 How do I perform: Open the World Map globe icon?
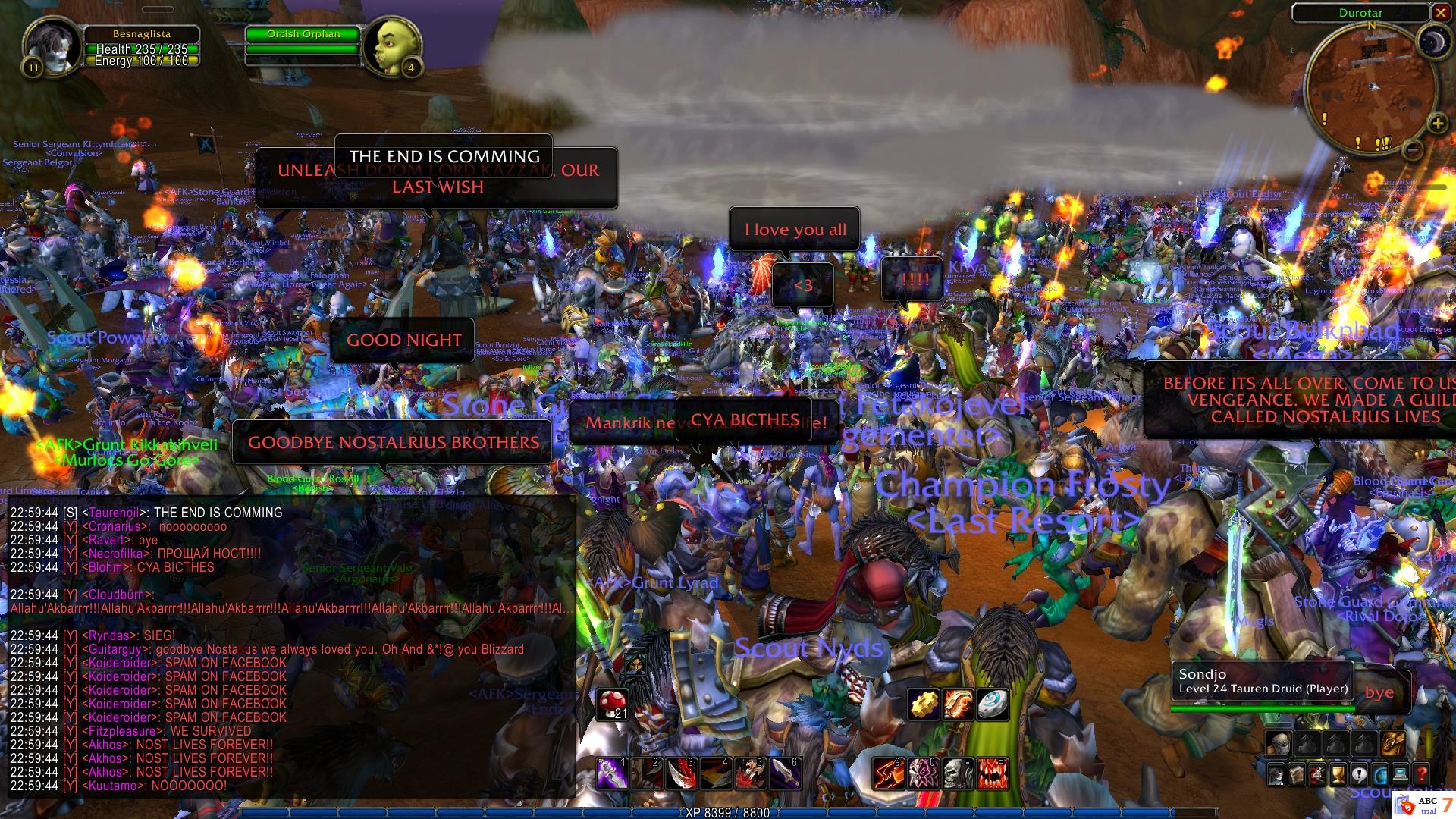coord(1379,775)
